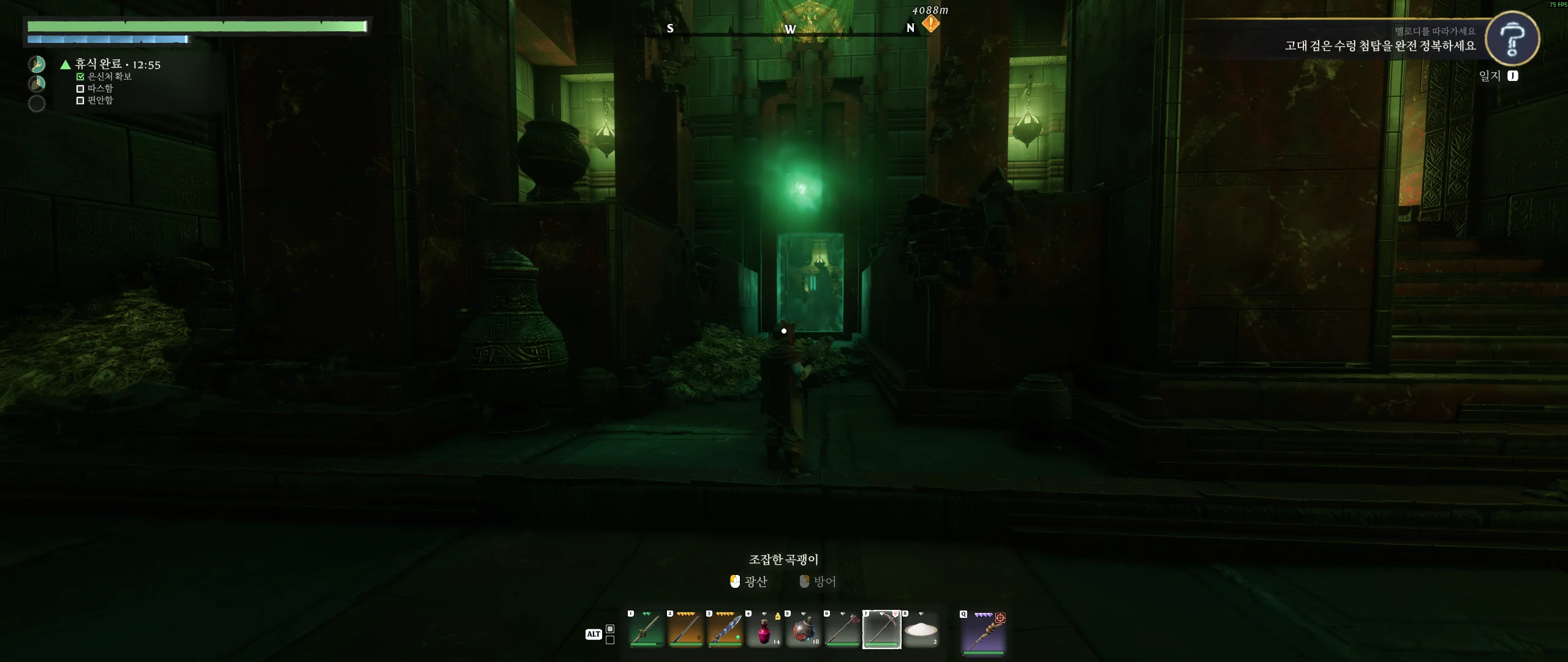This screenshot has height=662, width=1568.
Task: Use the red health potion slot
Action: pos(764,630)
